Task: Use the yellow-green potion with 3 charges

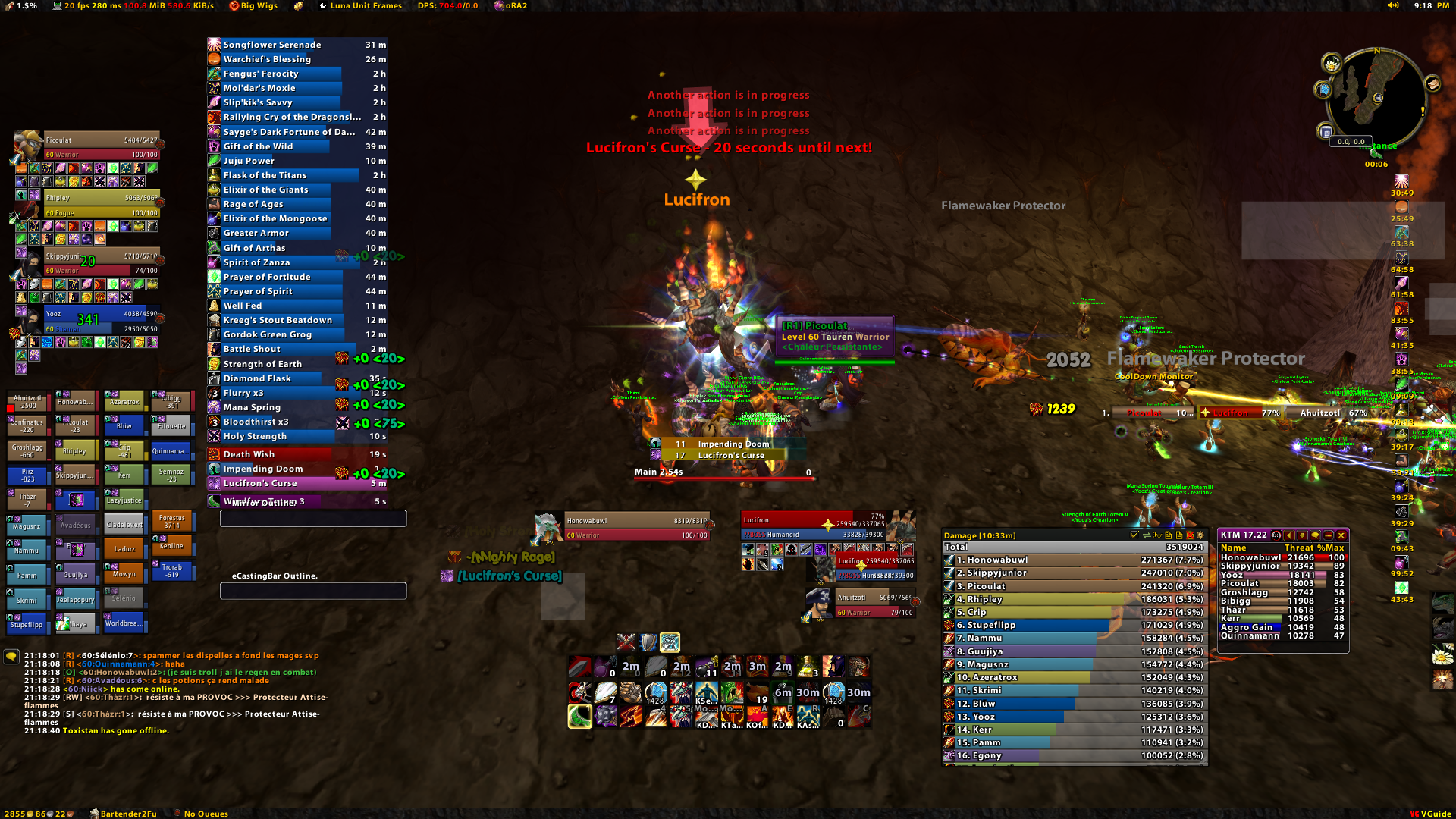Action: (x=808, y=667)
